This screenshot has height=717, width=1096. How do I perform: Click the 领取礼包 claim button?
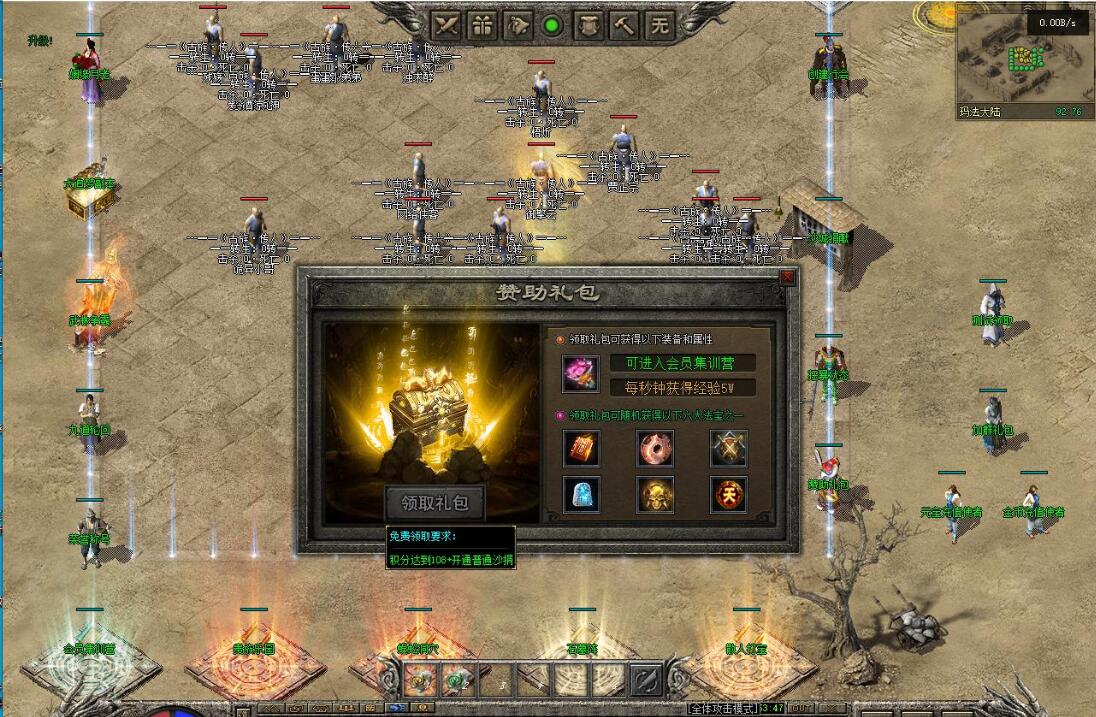(x=435, y=502)
